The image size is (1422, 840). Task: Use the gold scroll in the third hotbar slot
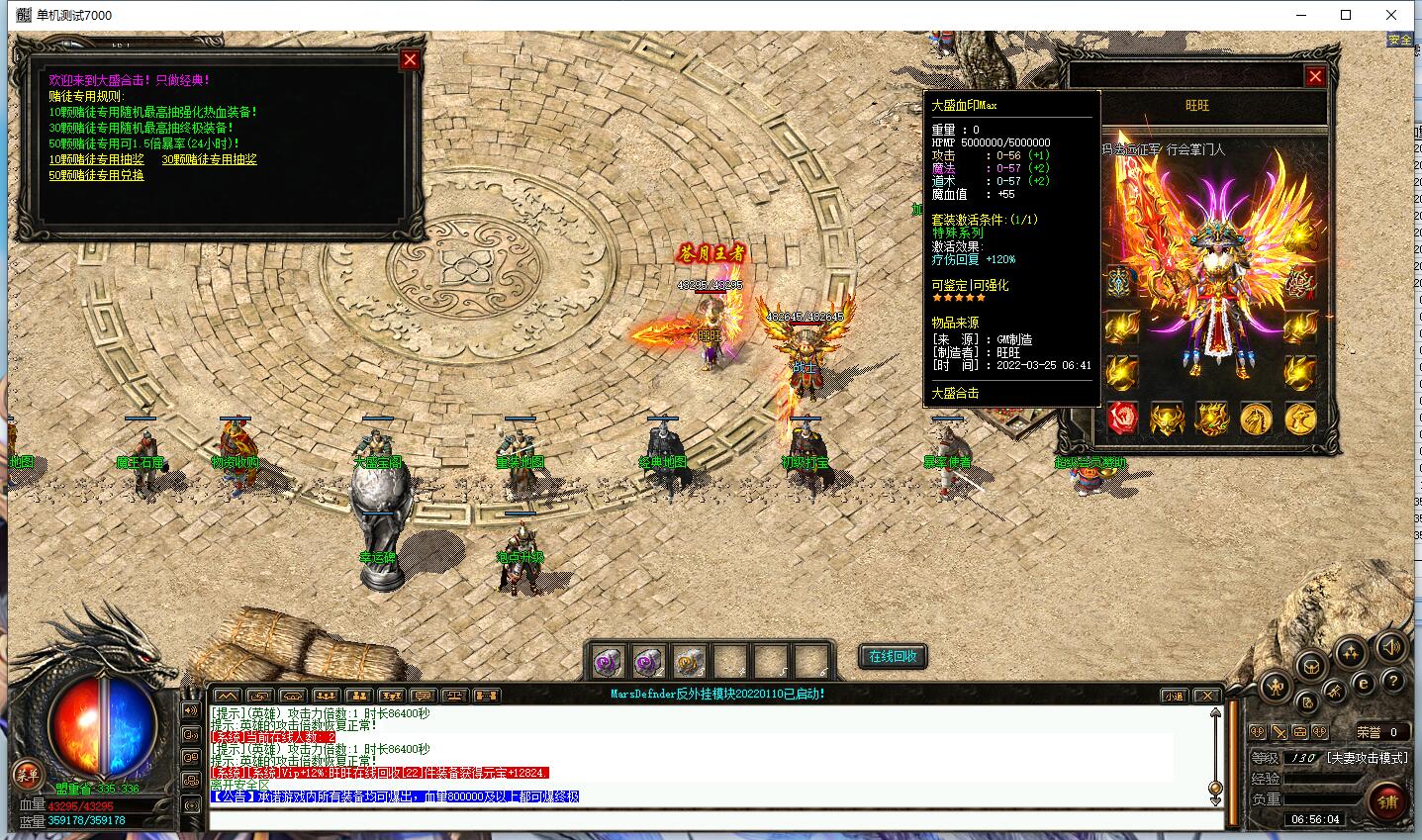689,661
